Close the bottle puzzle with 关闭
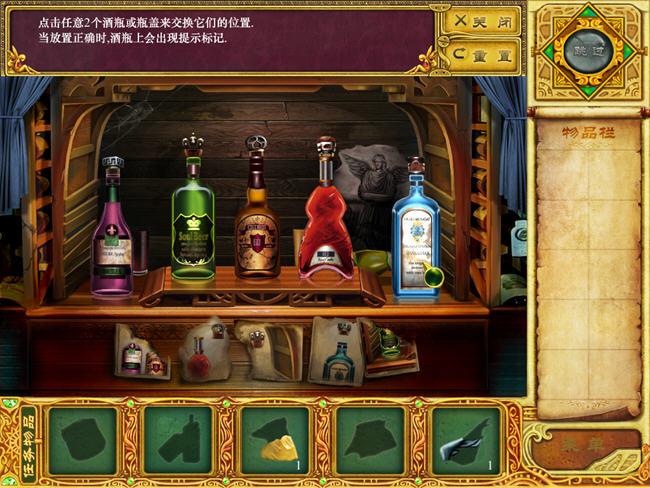Viewport: 650px width, 488px height. click(x=482, y=19)
